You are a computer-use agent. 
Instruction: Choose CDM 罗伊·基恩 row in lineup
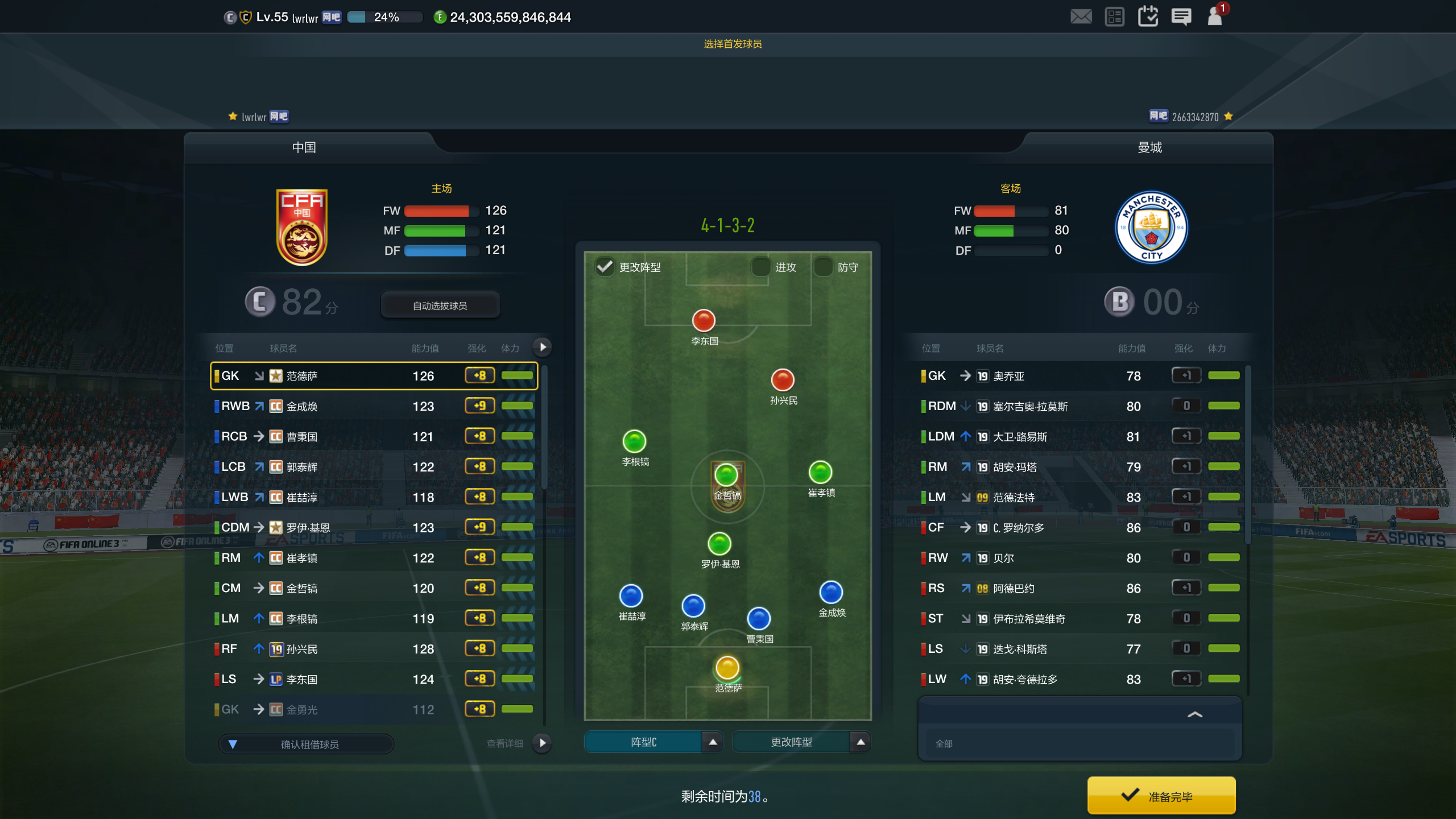tap(374, 527)
